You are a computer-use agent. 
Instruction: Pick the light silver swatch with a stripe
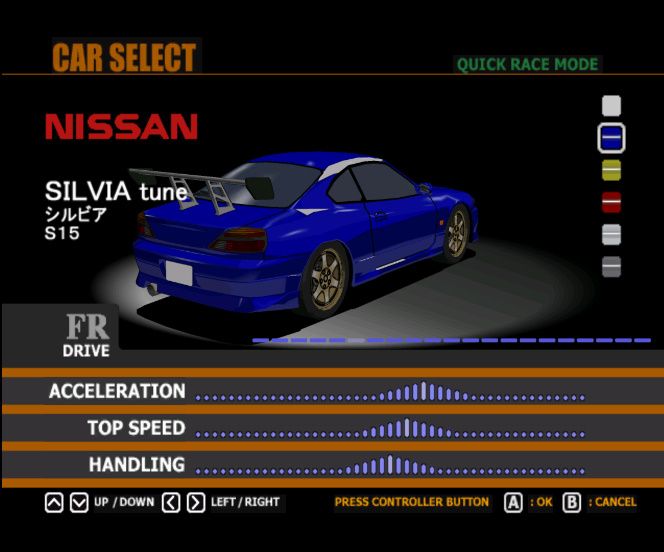click(611, 234)
